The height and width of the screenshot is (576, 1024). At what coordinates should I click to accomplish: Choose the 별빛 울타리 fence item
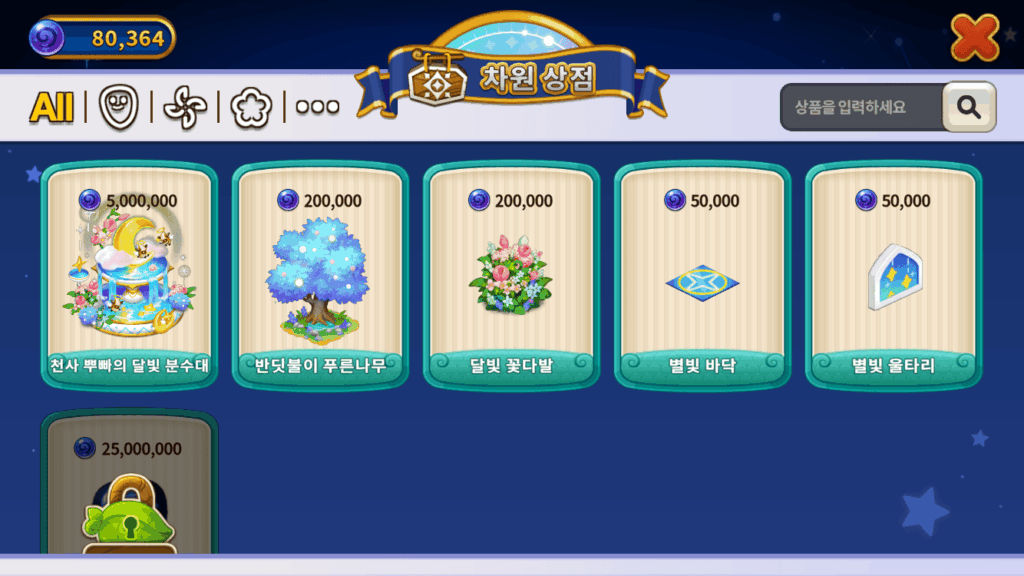(893, 275)
